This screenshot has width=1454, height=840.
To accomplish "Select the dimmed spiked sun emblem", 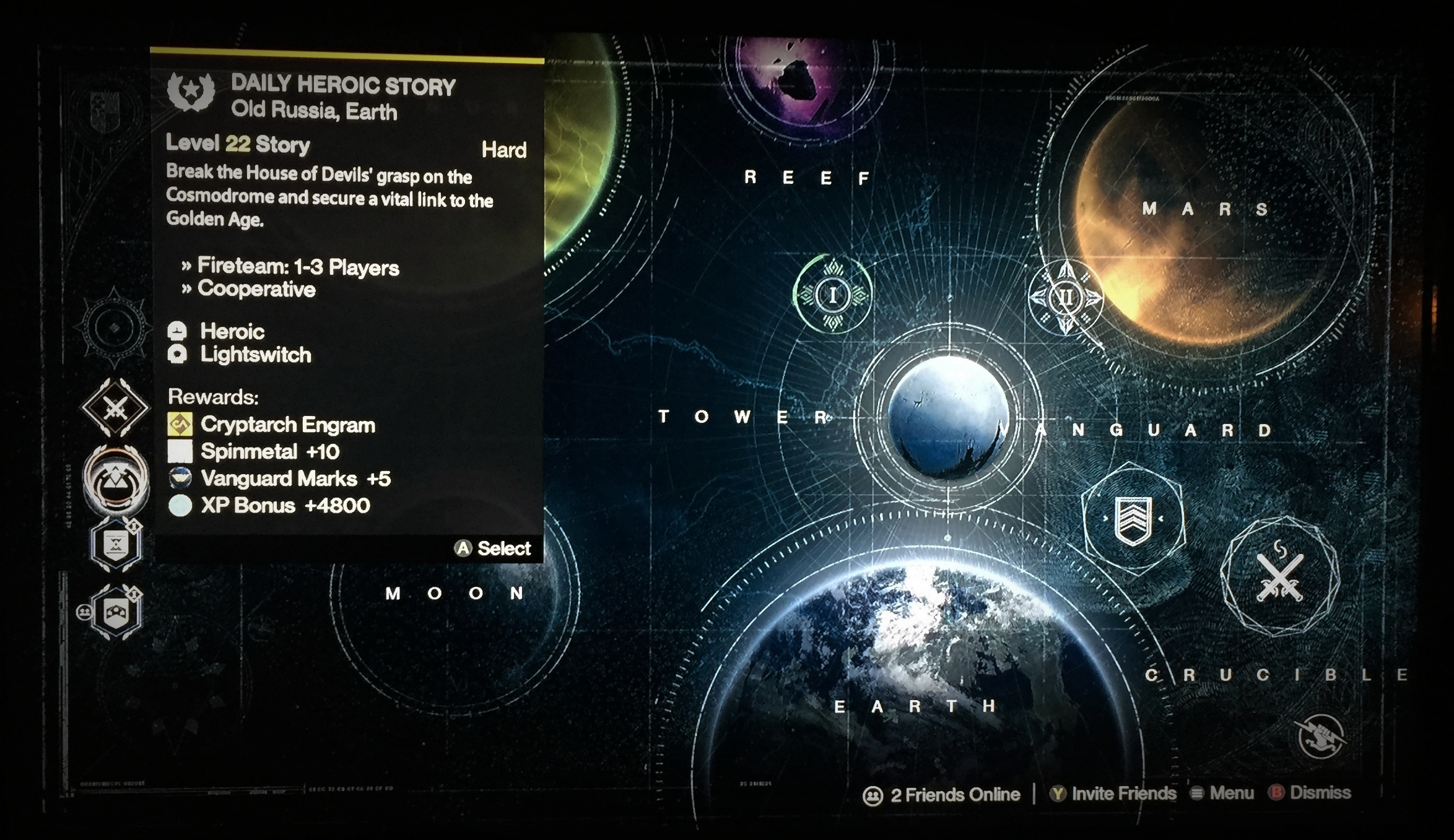I will (115, 327).
